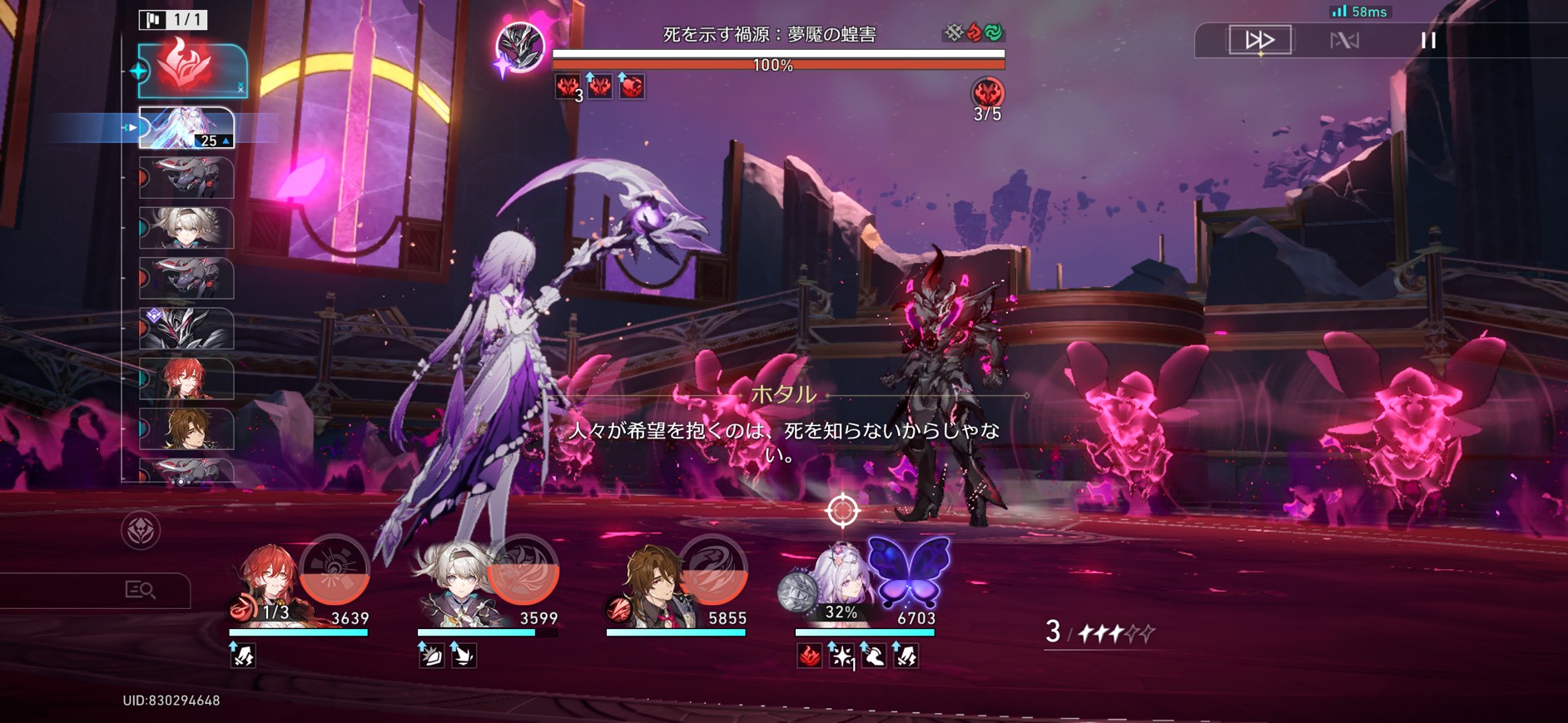Select the boss portrait beside the health bar
The width and height of the screenshot is (1568, 723).
click(521, 47)
